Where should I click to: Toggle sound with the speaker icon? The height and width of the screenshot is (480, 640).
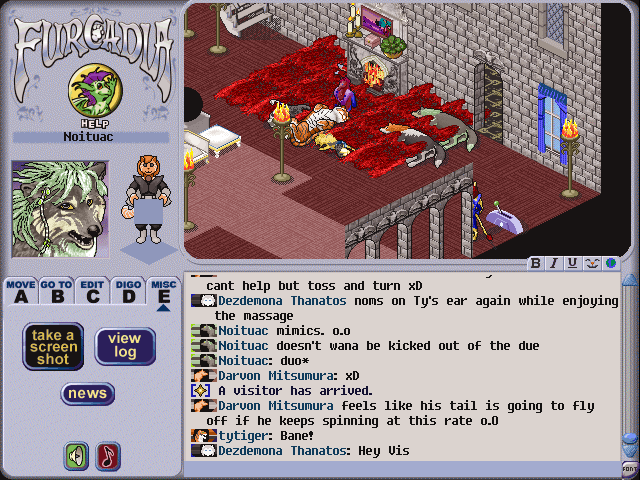click(76, 456)
